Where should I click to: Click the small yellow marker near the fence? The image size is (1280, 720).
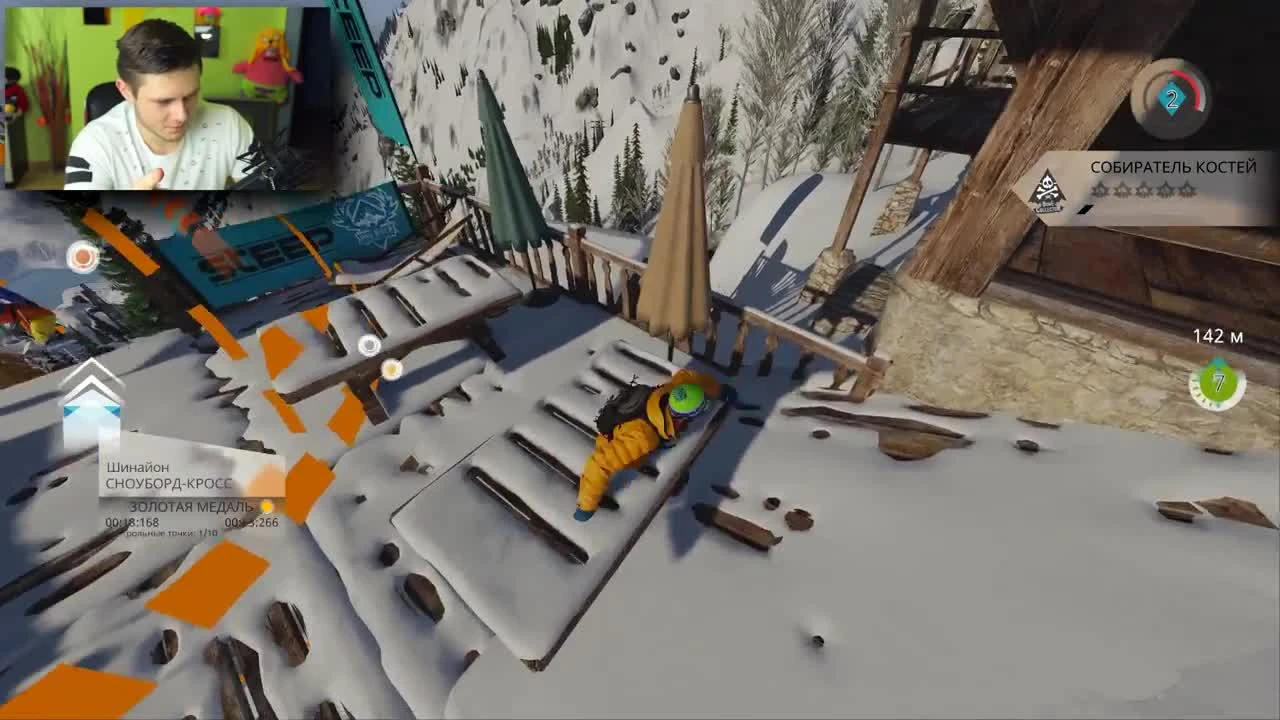tap(392, 370)
